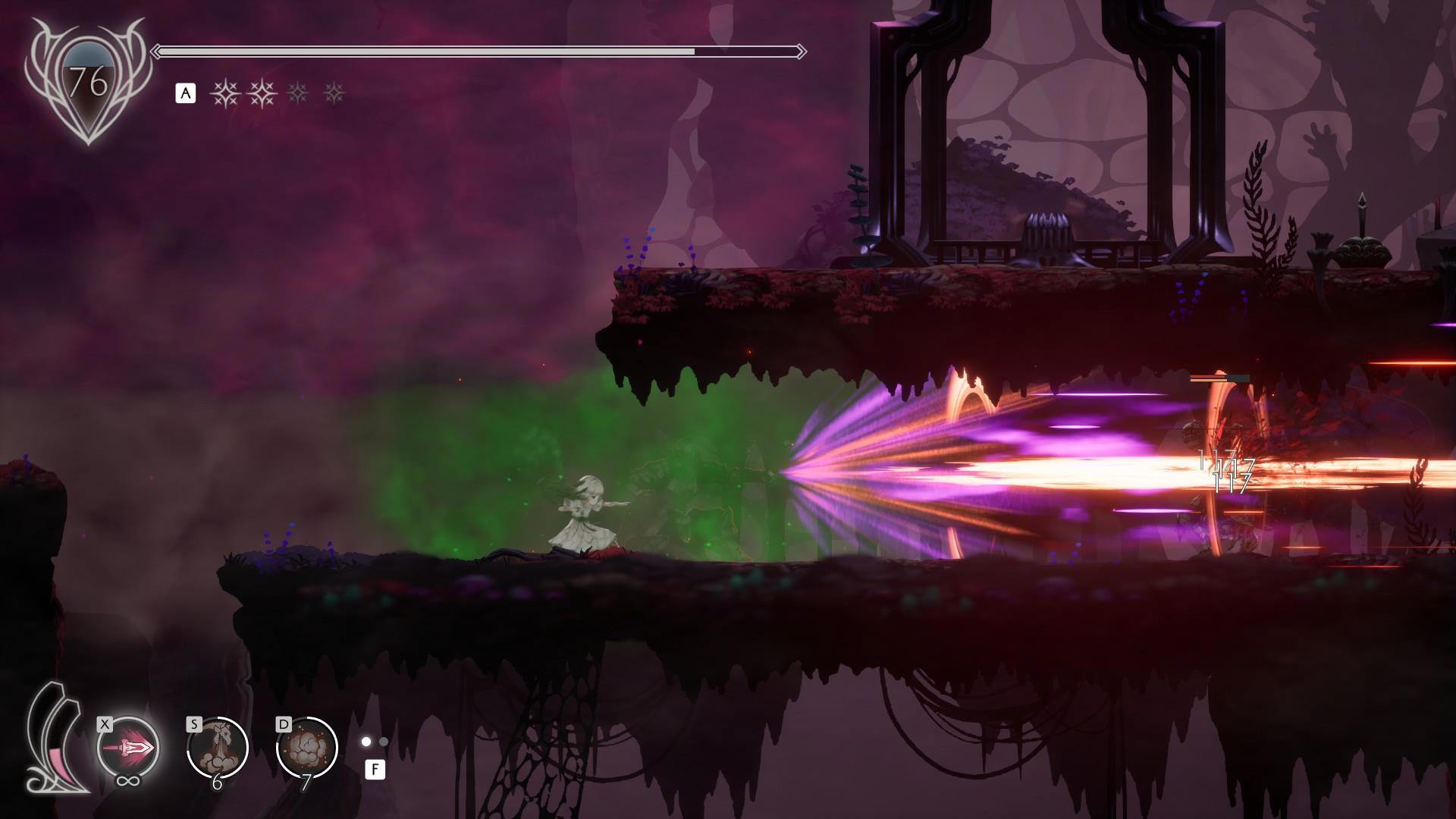Select the skill set page dots
The image size is (1456, 819).
375,742
